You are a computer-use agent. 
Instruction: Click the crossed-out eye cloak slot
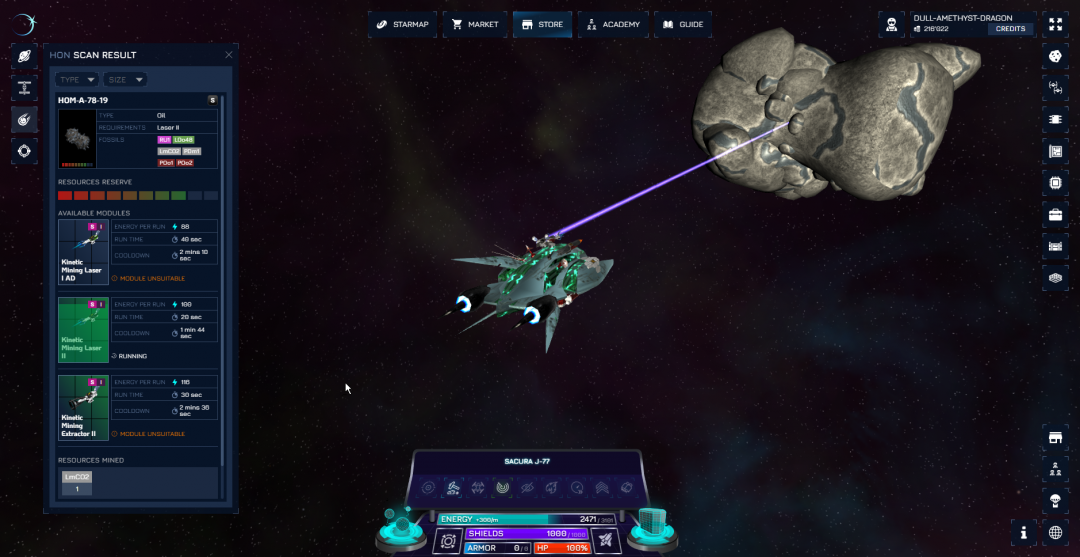[528, 487]
